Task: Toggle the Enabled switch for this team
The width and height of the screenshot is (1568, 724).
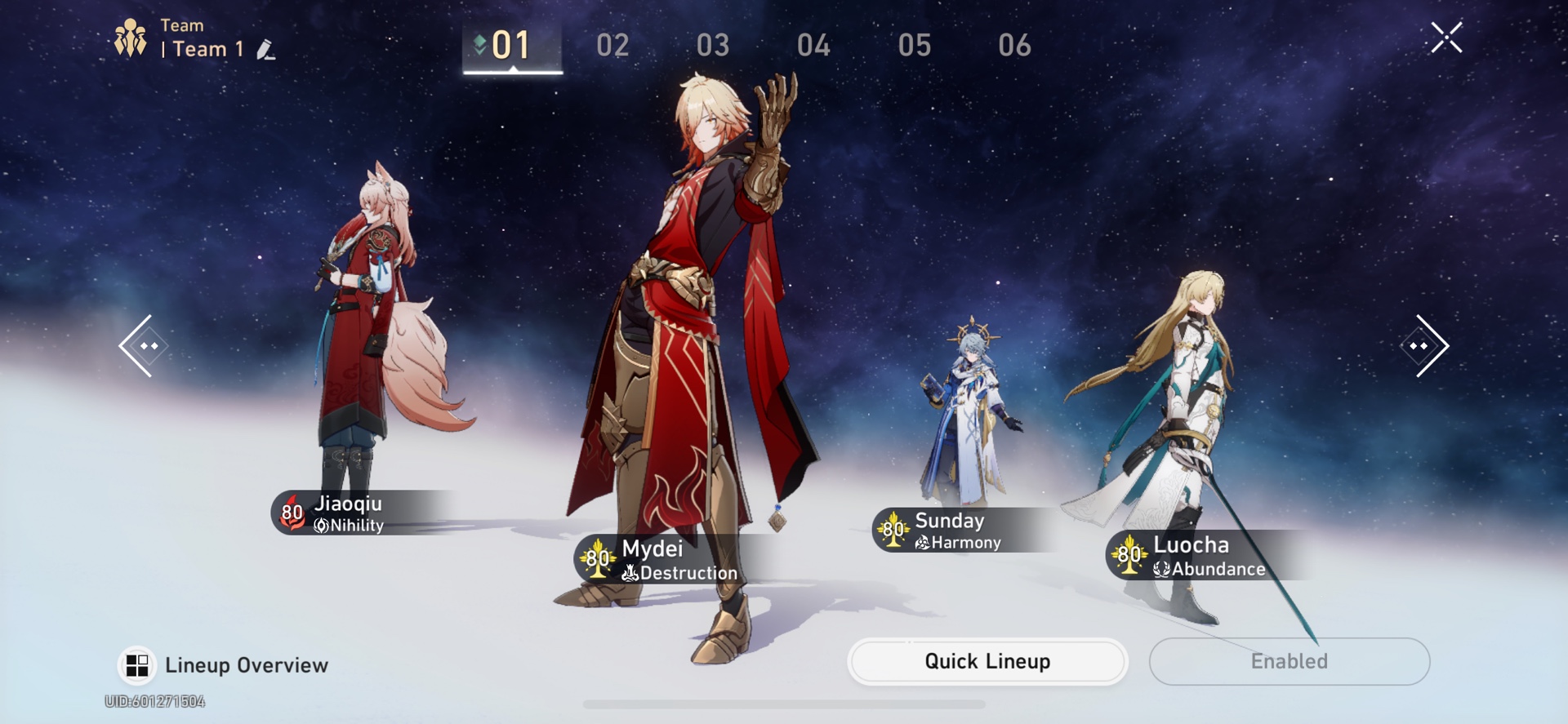Action: [x=1289, y=661]
